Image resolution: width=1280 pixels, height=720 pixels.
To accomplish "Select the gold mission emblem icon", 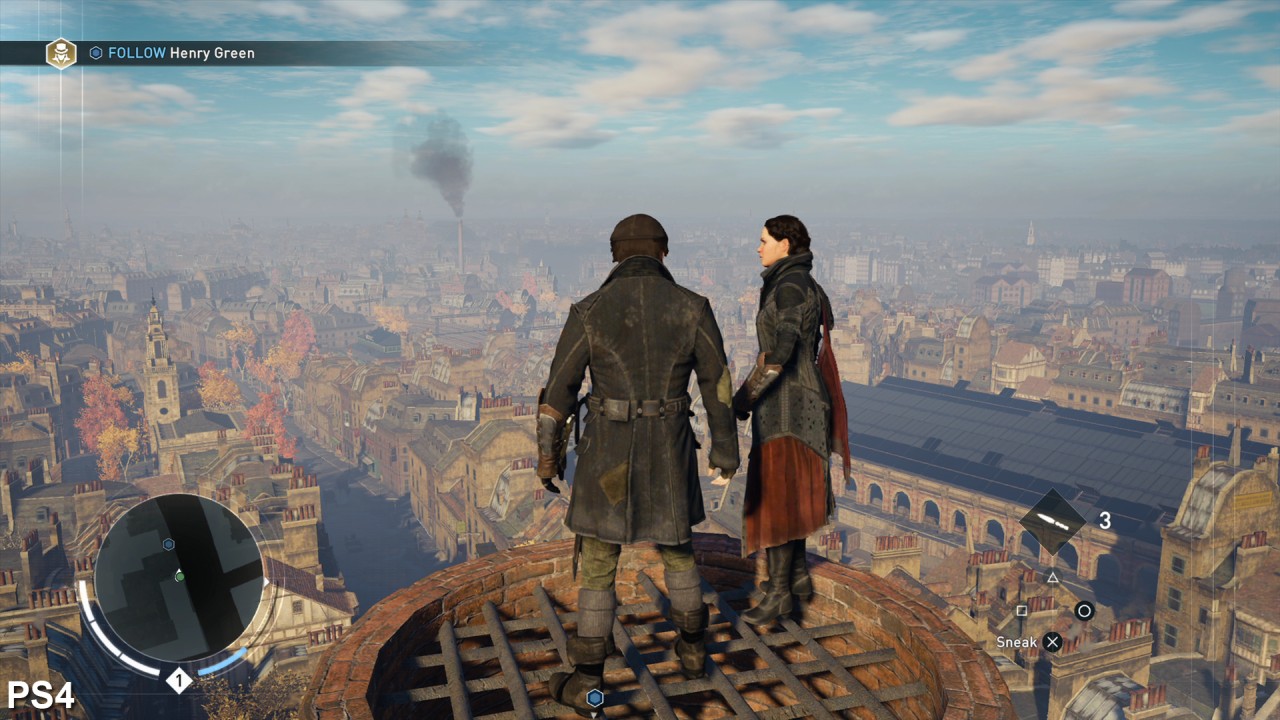I will [61, 53].
